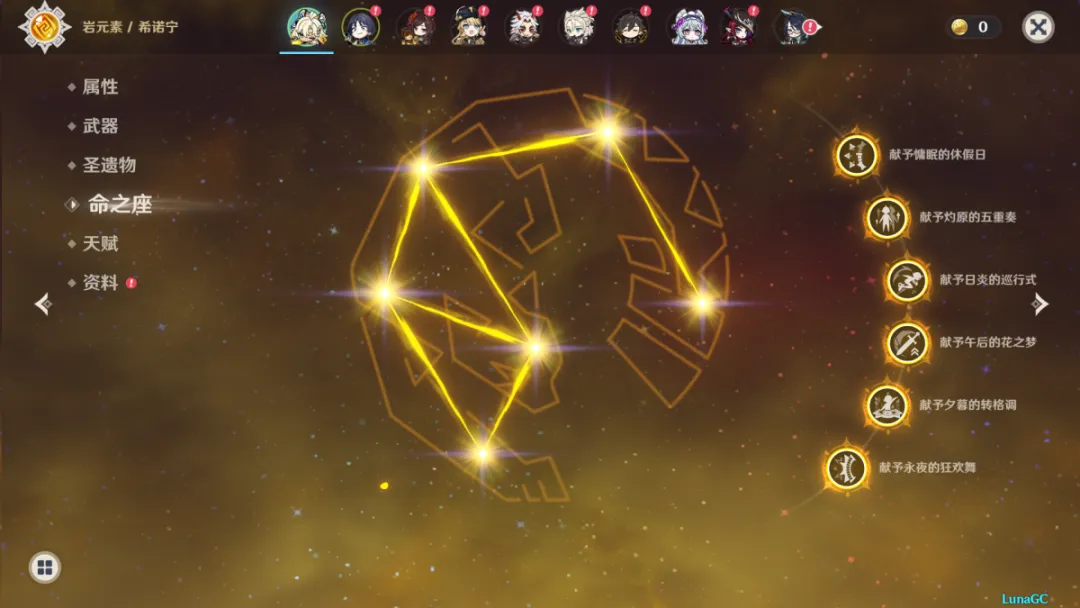Select the blonde character with black hat portrait
This screenshot has width=1080, height=608.
click(468, 27)
